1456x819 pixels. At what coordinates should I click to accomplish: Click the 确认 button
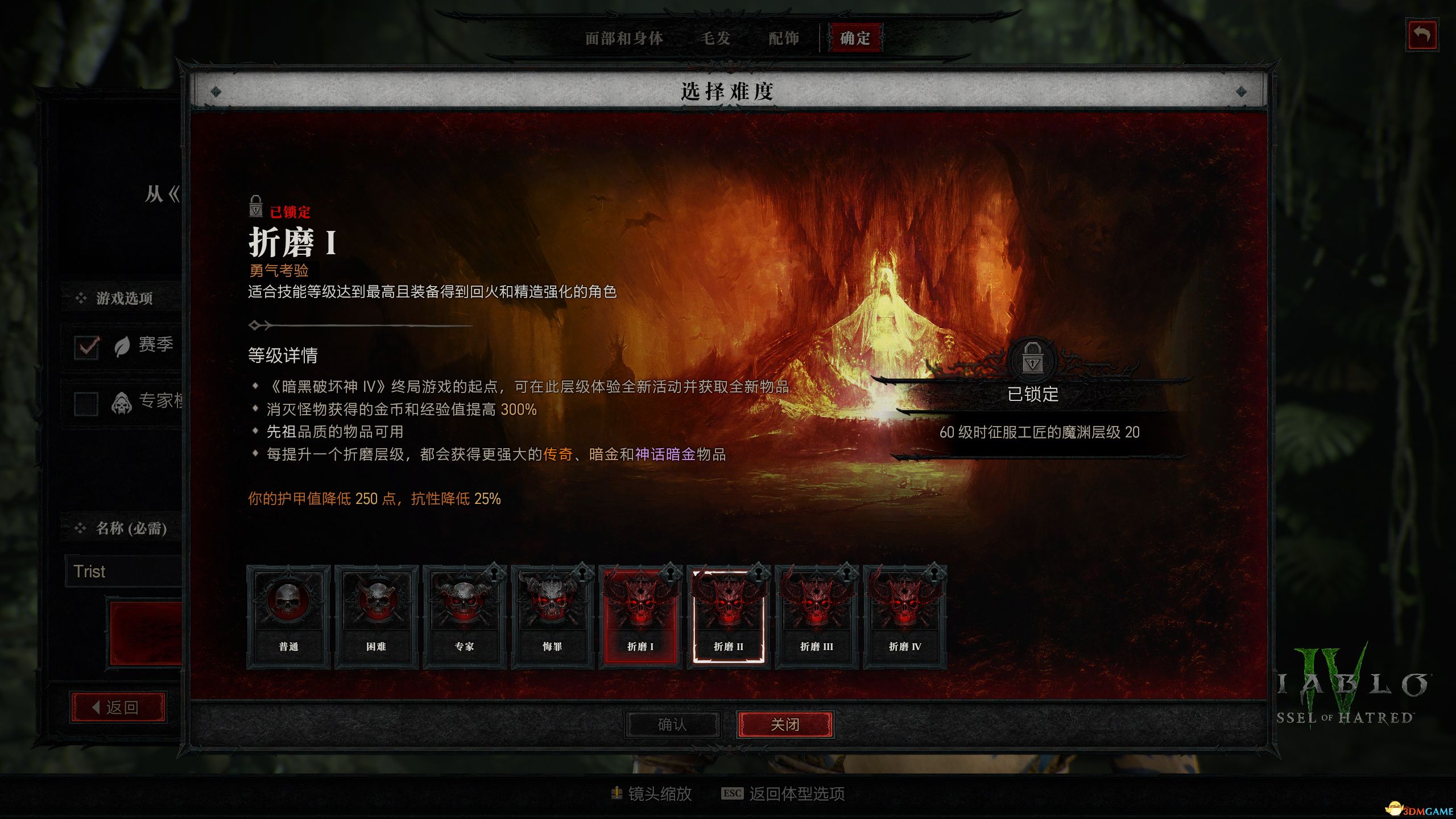pos(672,725)
